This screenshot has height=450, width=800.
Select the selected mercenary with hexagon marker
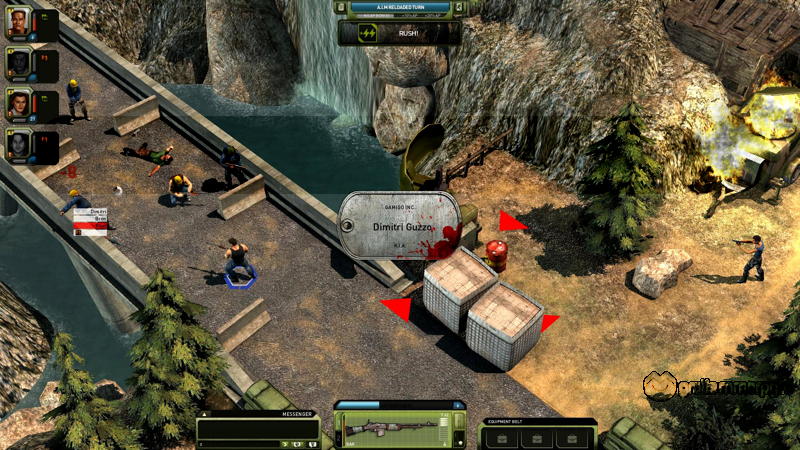point(238,262)
